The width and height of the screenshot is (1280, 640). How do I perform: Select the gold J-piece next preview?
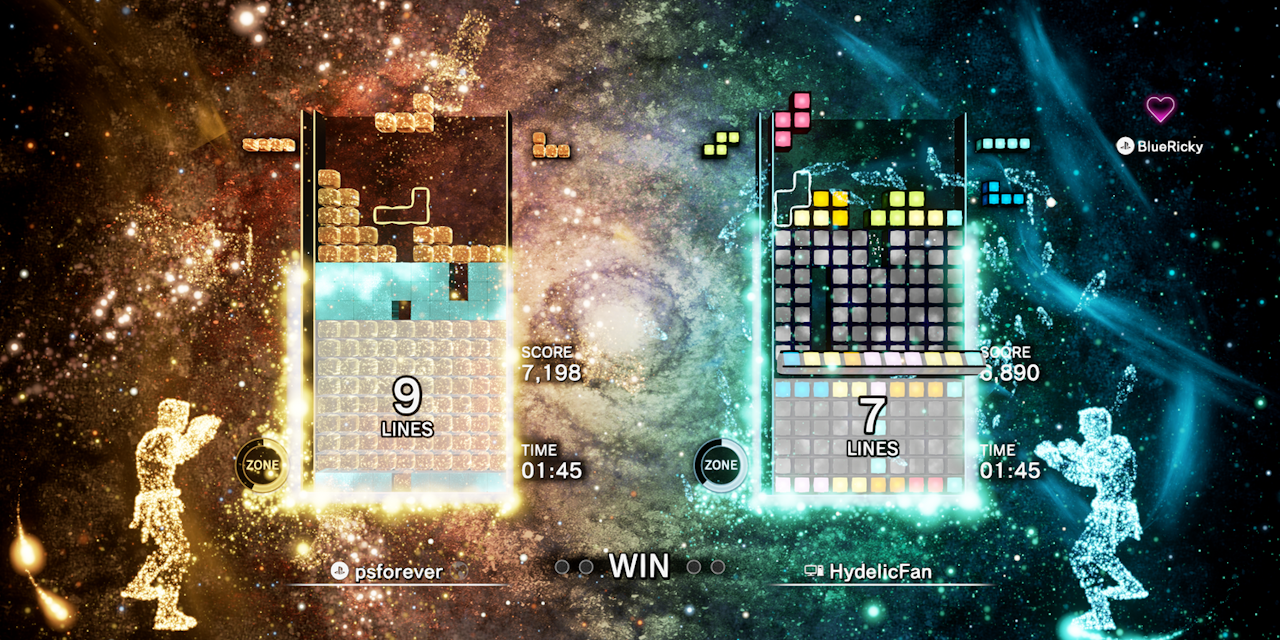(x=550, y=146)
